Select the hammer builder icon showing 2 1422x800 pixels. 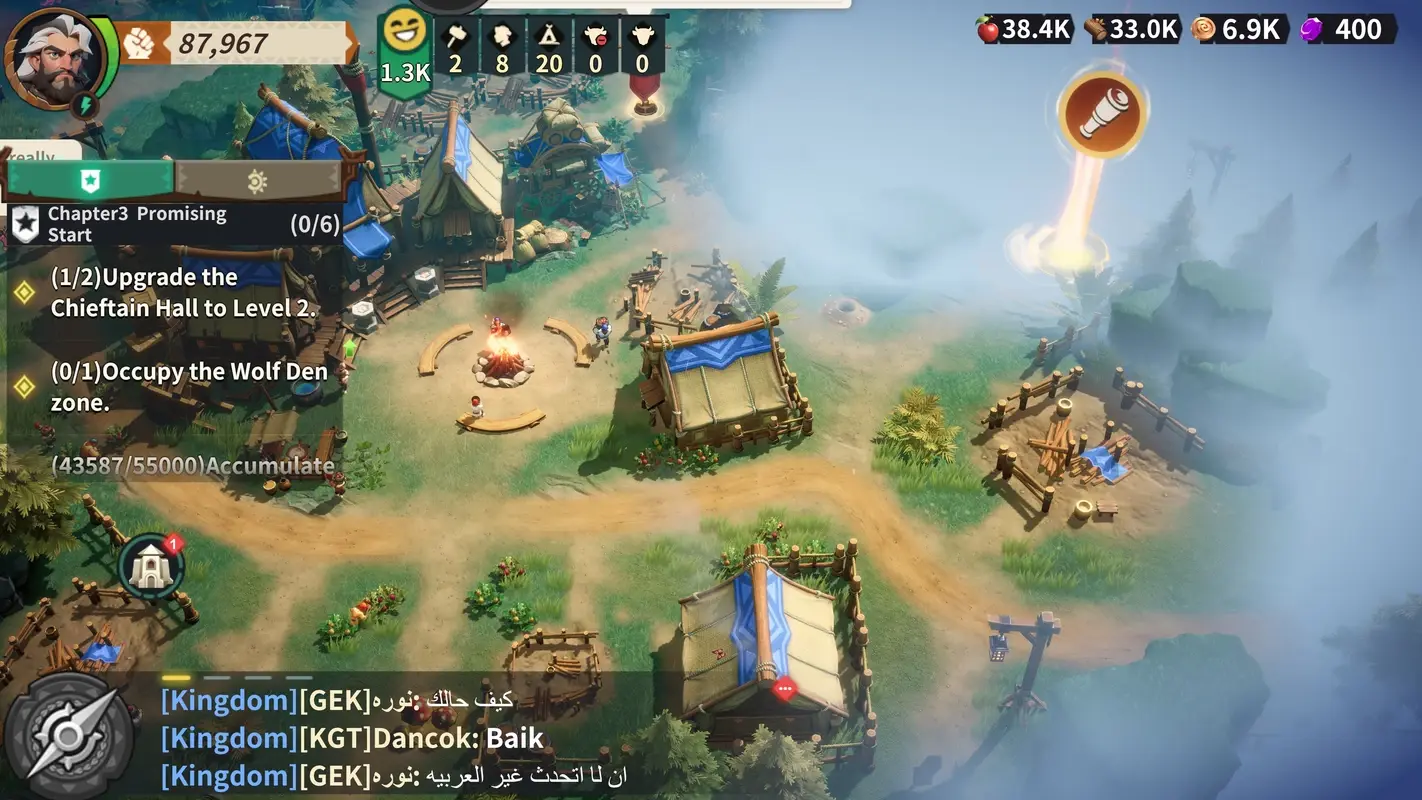click(x=455, y=40)
